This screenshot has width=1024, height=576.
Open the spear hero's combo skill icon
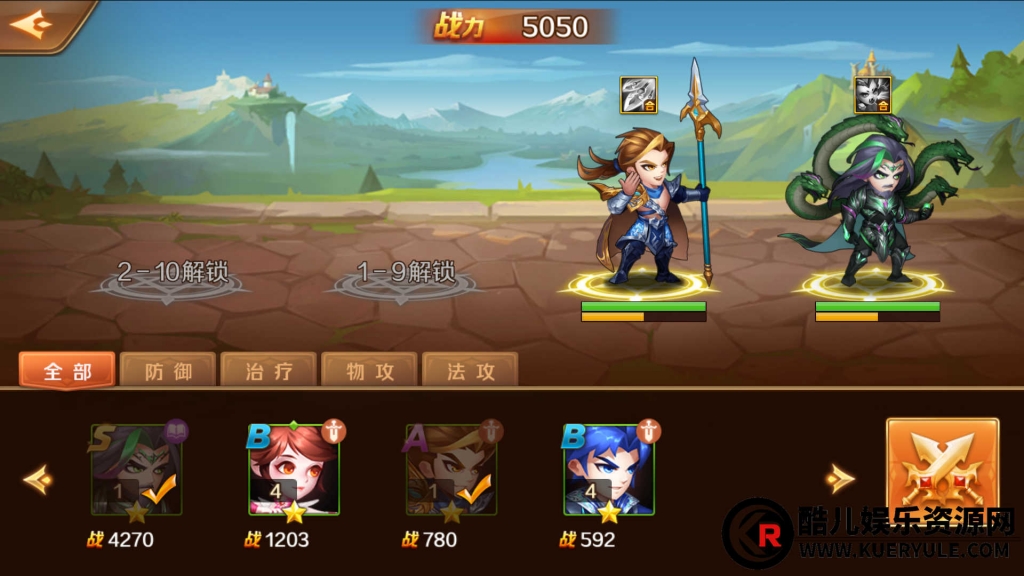[638, 94]
